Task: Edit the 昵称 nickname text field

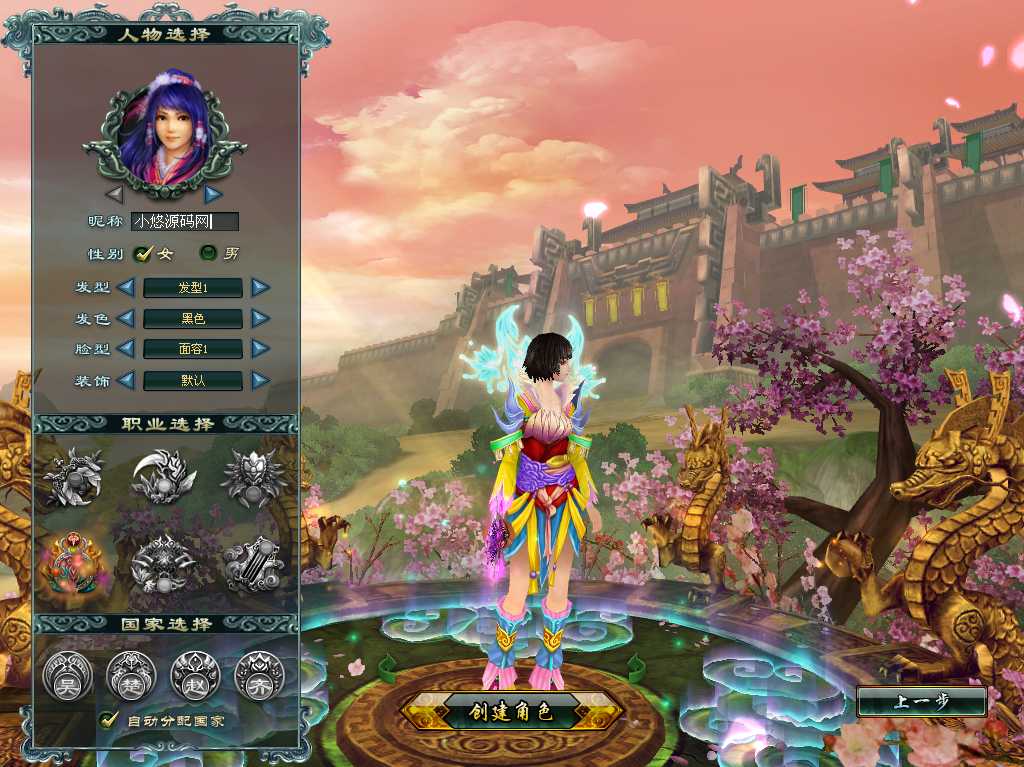Action: pos(186,222)
